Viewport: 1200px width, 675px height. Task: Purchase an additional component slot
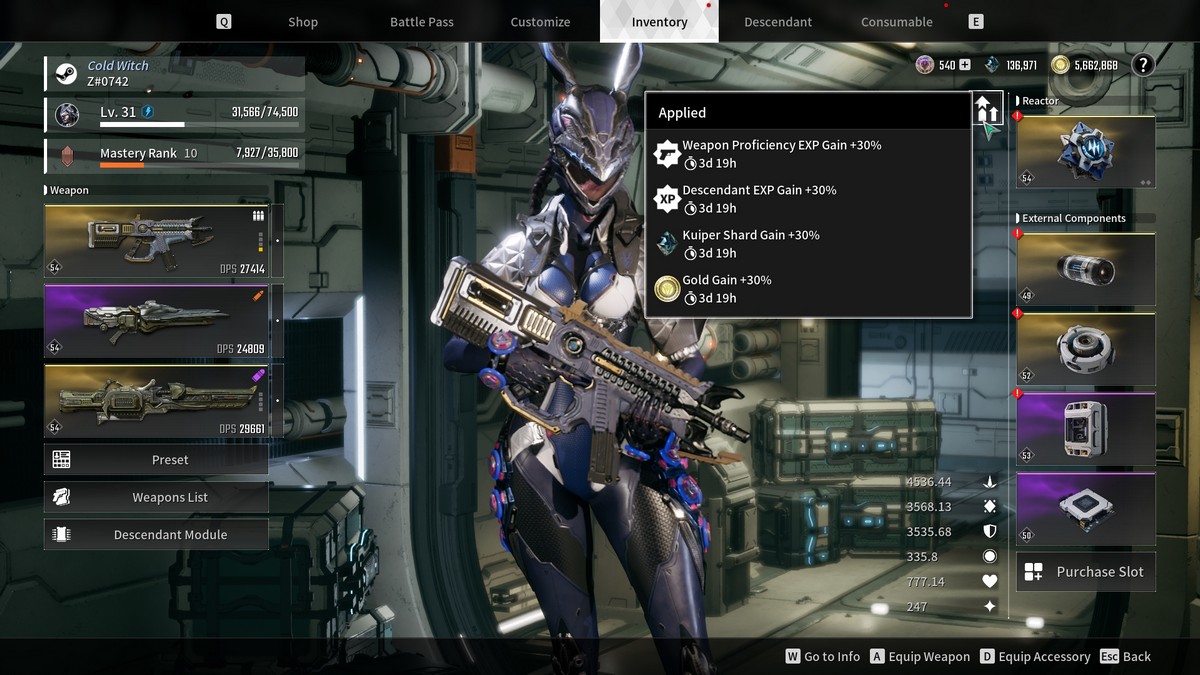click(x=1085, y=572)
